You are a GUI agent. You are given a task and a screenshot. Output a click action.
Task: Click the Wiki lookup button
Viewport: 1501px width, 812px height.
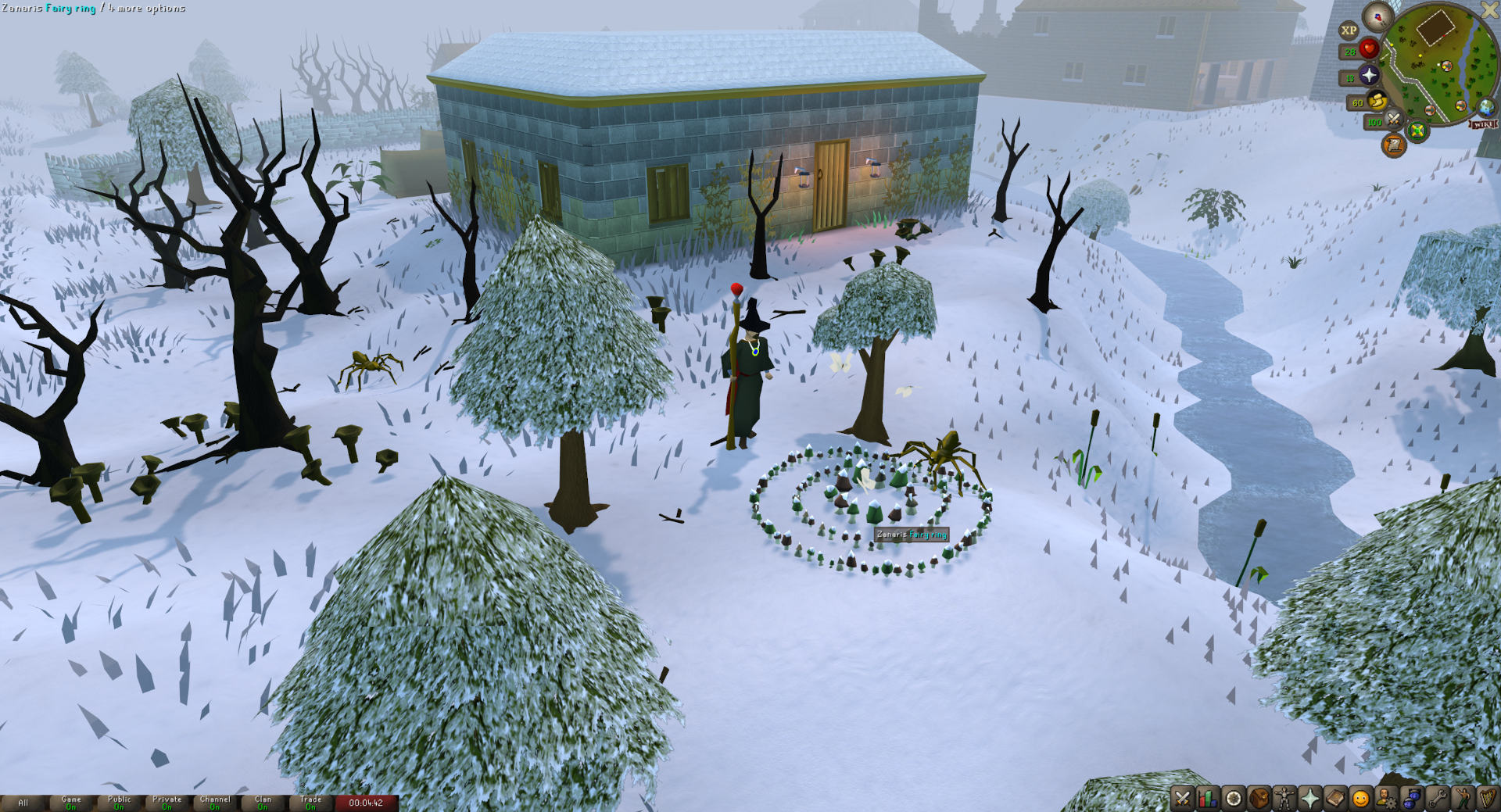[x=1482, y=124]
